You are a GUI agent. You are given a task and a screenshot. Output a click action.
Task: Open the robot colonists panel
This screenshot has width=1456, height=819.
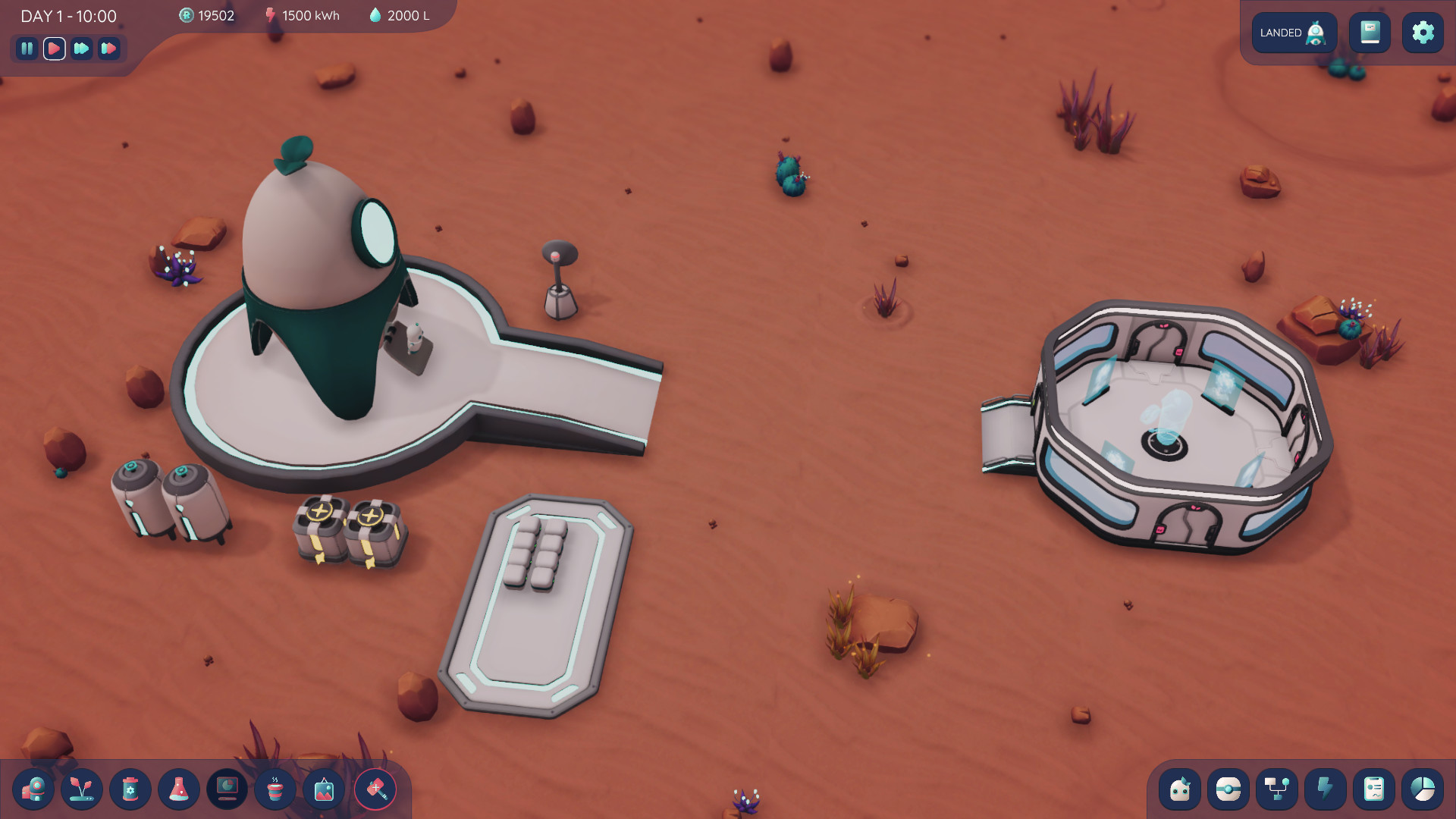tap(1180, 789)
